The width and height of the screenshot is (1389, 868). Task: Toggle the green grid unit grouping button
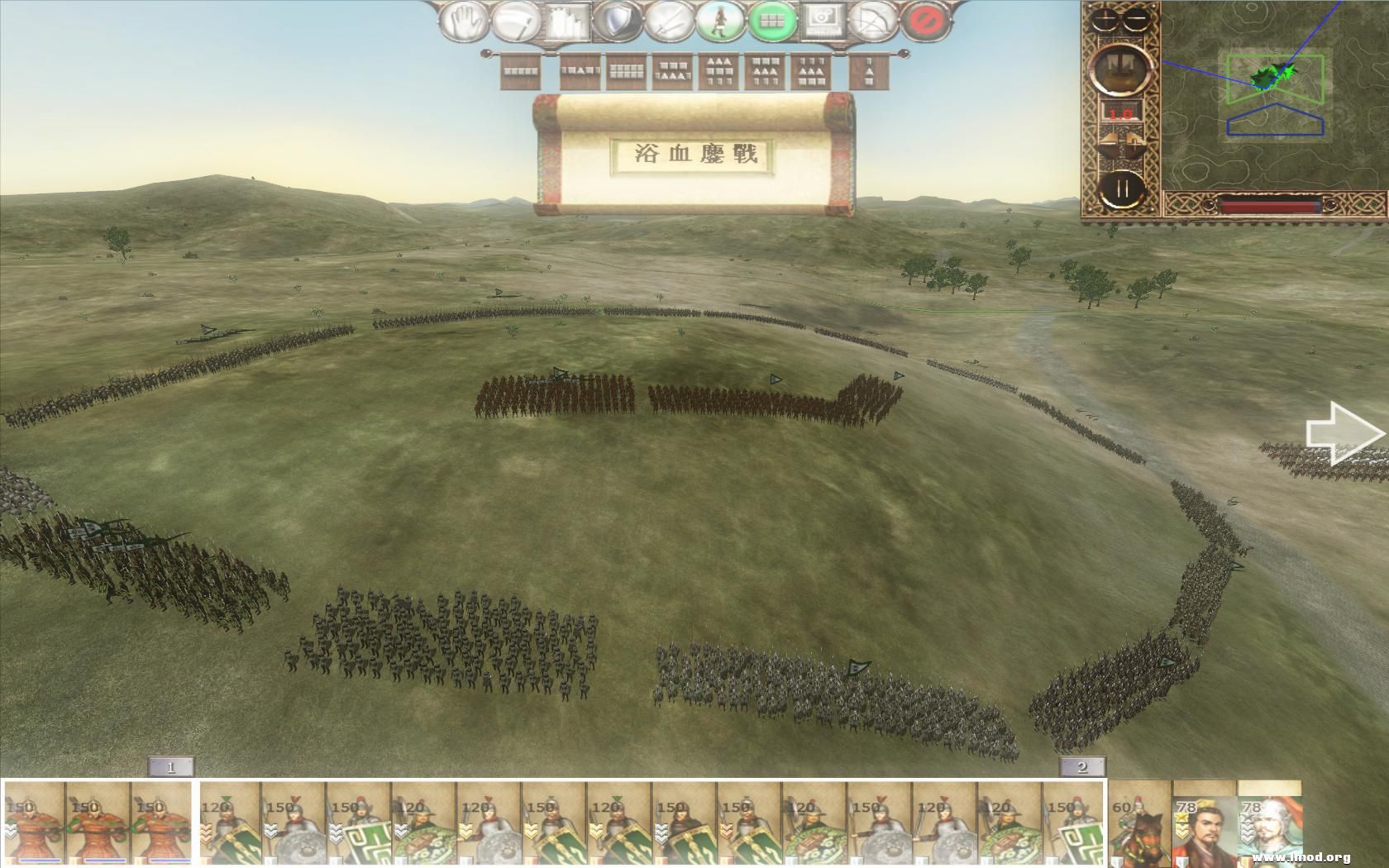pyautogui.click(x=773, y=21)
